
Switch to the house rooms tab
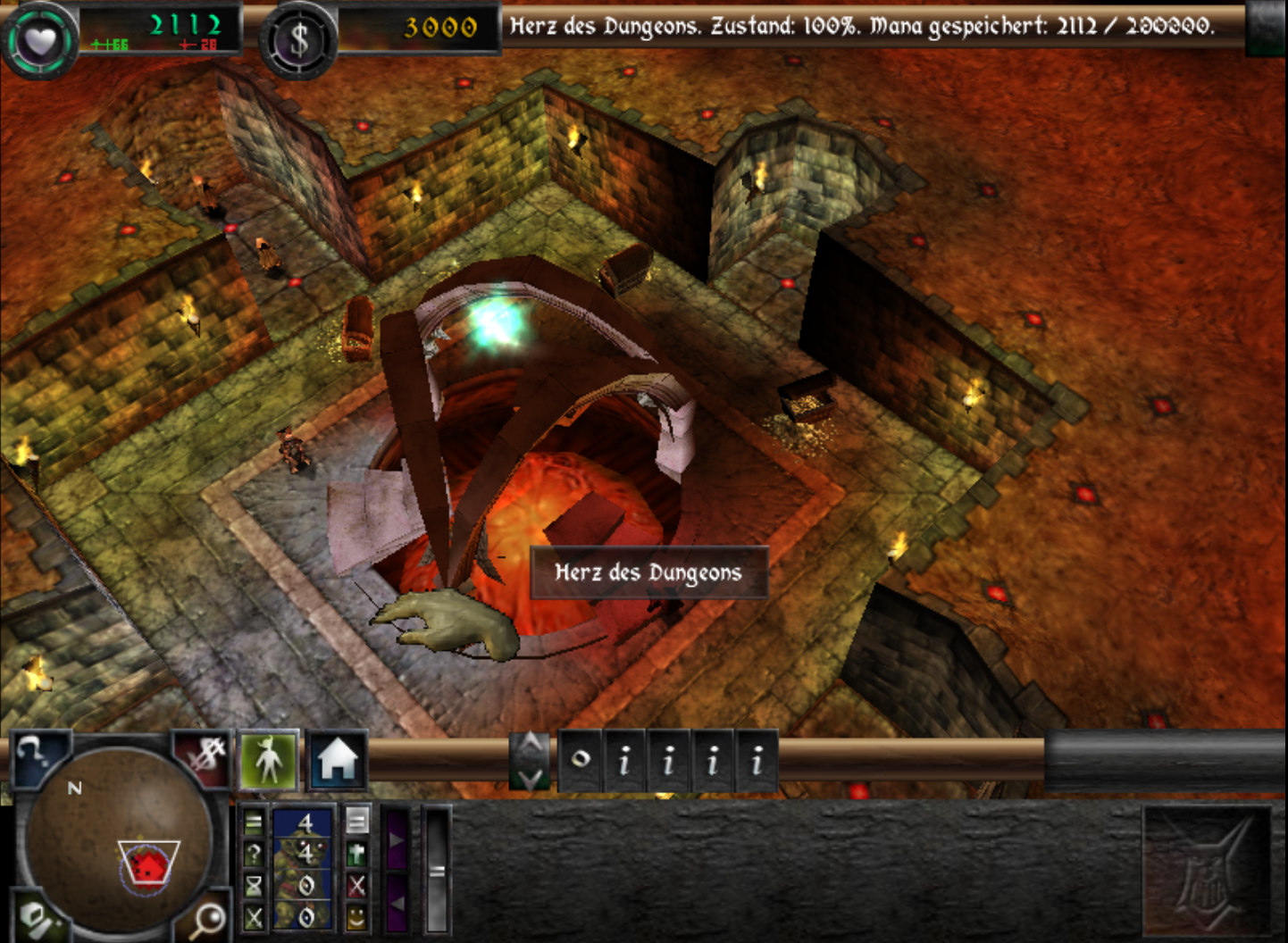coord(337,761)
